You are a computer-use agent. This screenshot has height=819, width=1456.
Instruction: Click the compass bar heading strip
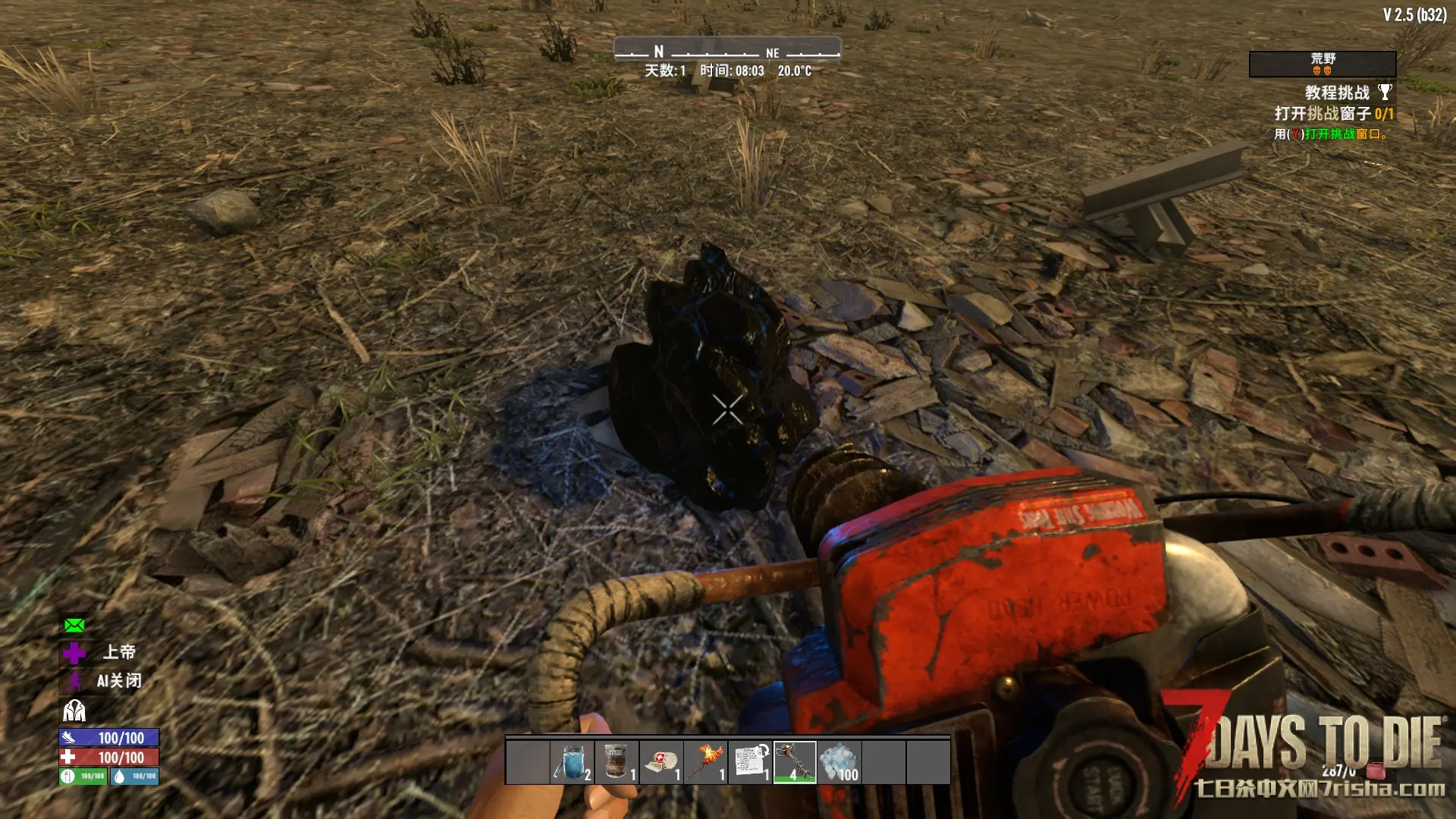point(727,52)
